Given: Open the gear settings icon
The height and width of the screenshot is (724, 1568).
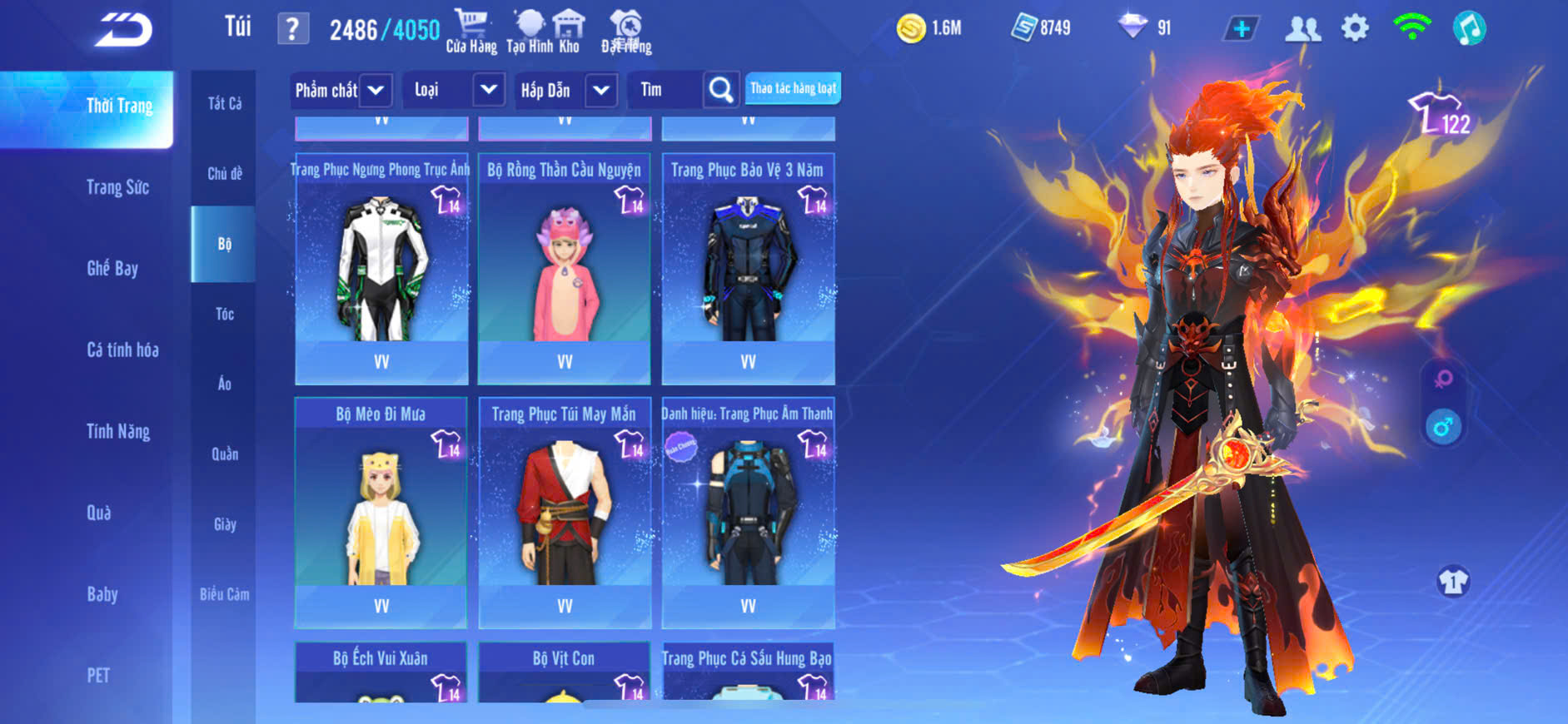Looking at the screenshot, I should coord(1355,29).
